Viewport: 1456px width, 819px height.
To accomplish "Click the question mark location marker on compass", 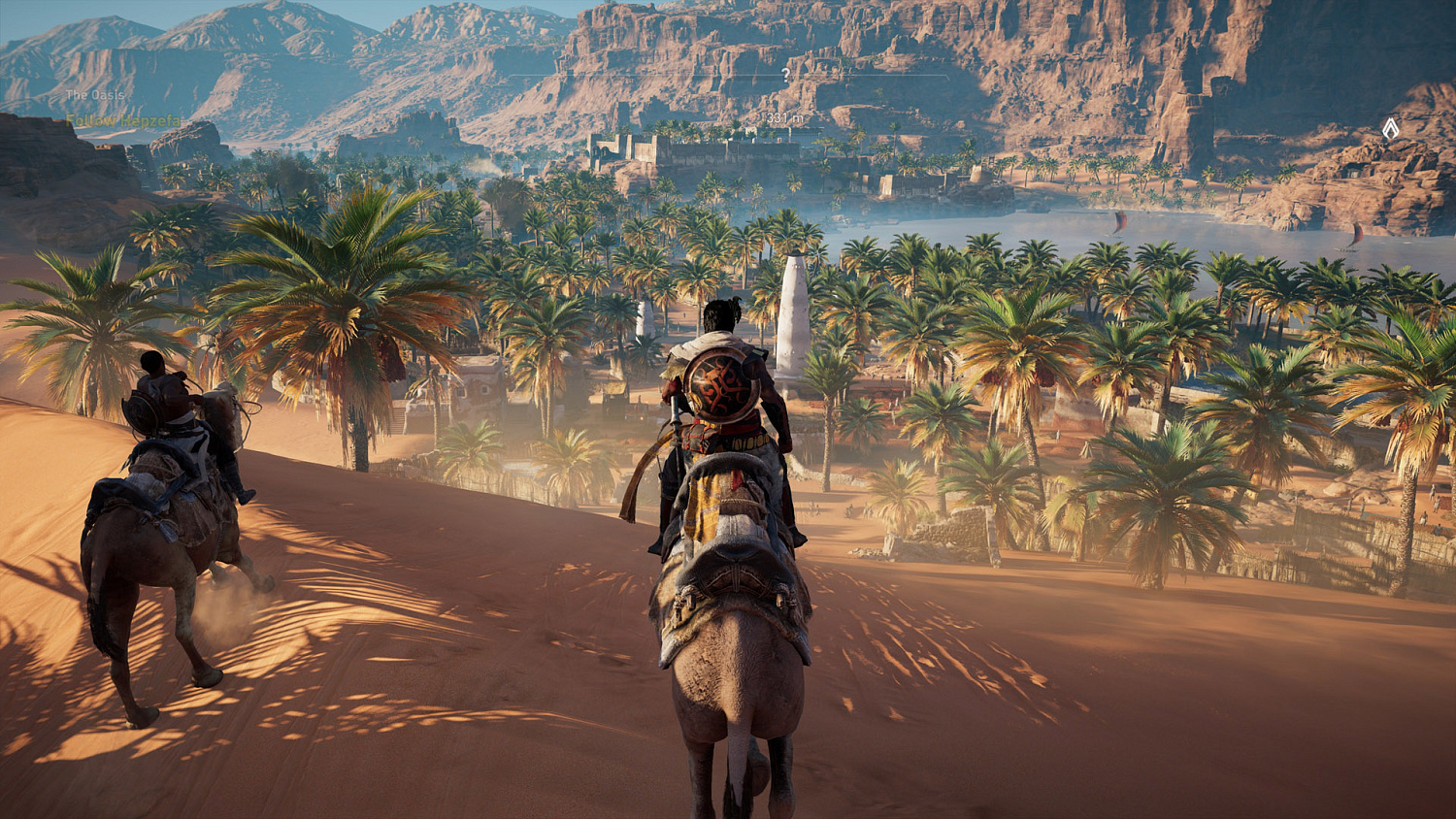I will click(784, 74).
